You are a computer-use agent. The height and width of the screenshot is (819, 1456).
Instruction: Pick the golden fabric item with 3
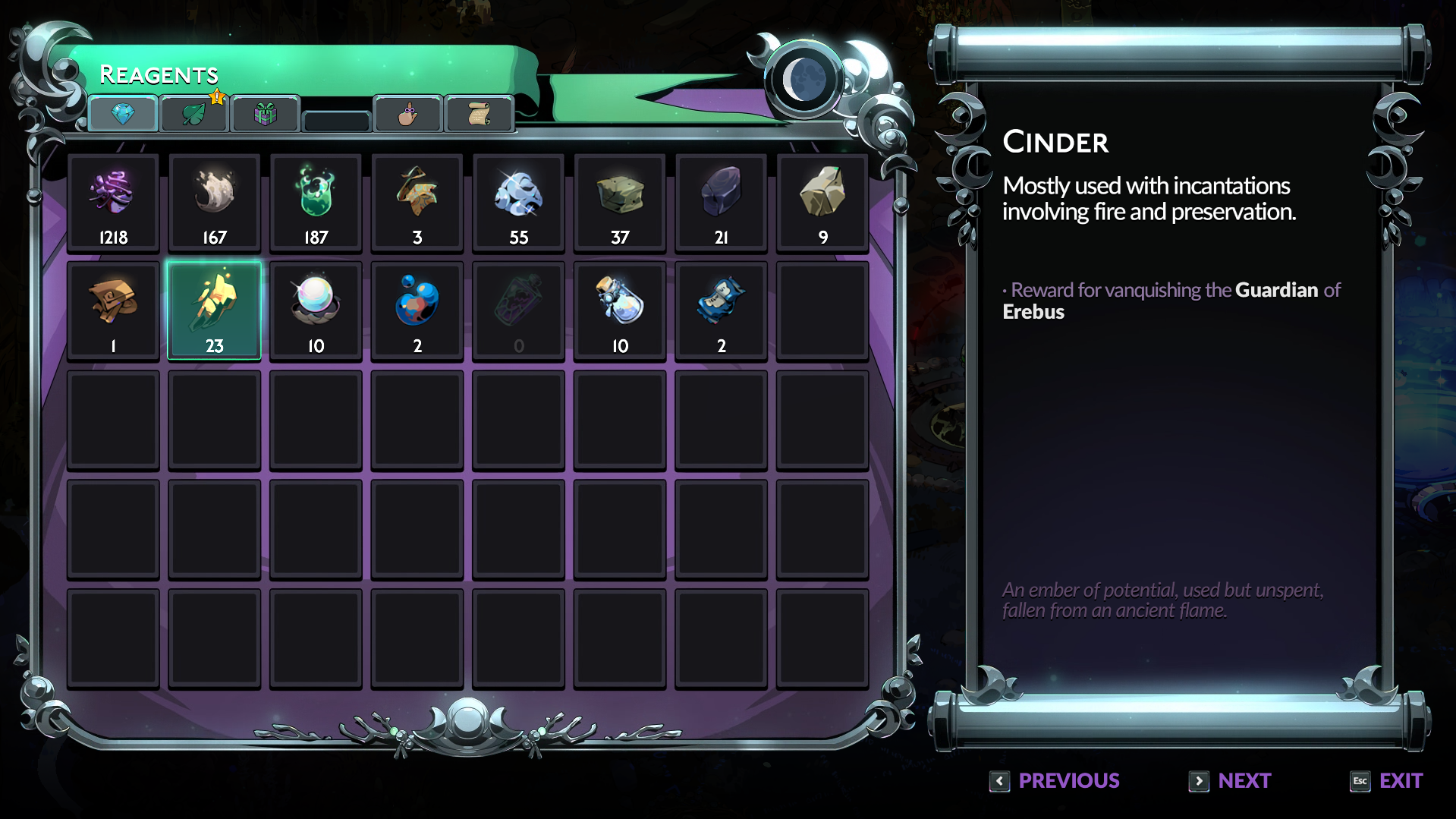417,203
